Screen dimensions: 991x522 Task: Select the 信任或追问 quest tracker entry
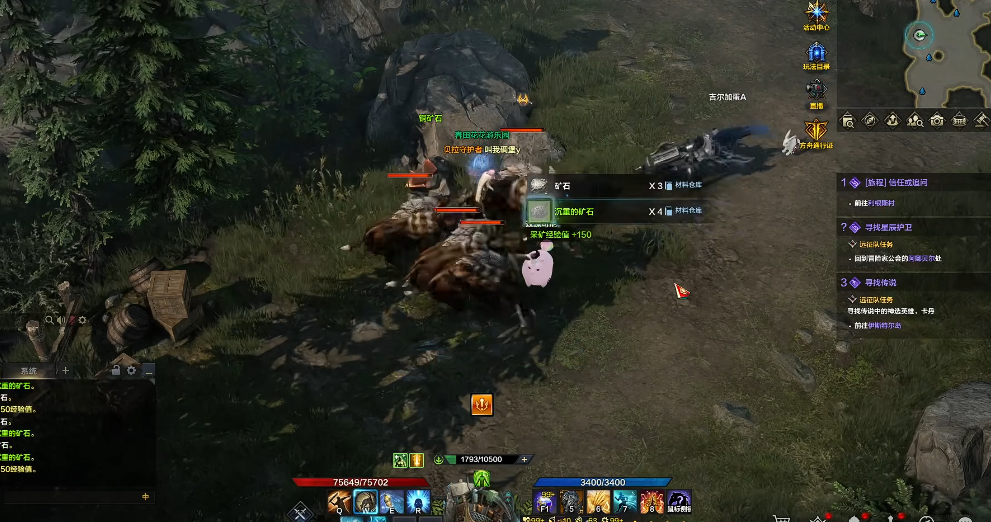[900, 183]
